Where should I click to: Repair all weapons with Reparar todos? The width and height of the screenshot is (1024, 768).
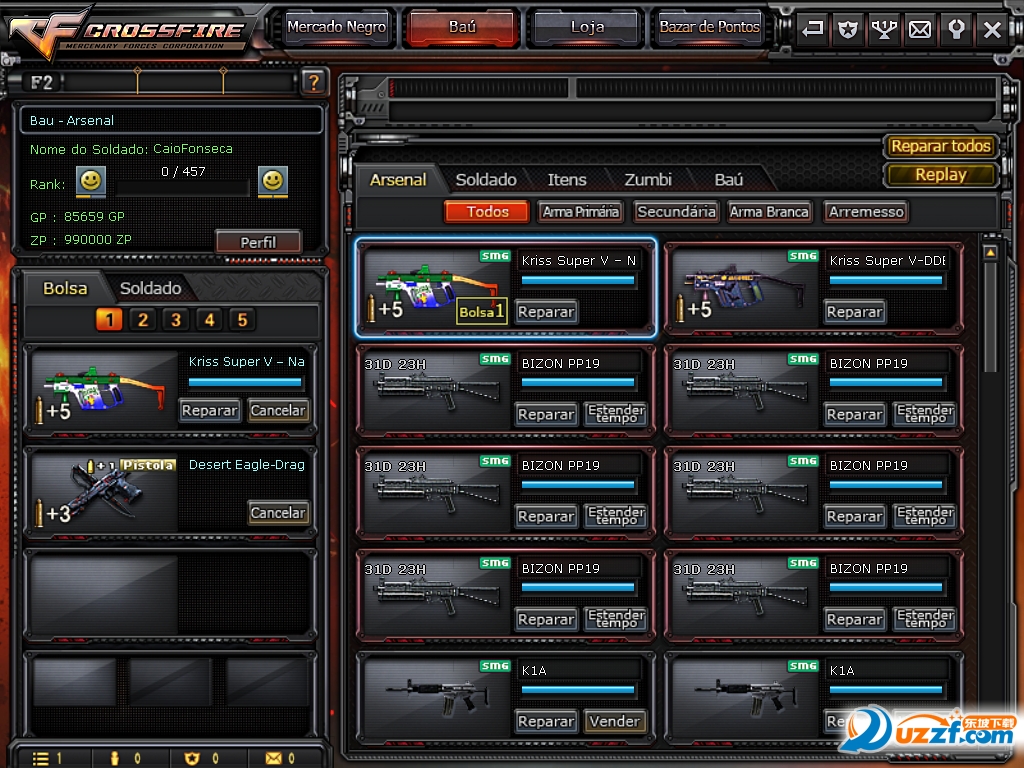940,146
